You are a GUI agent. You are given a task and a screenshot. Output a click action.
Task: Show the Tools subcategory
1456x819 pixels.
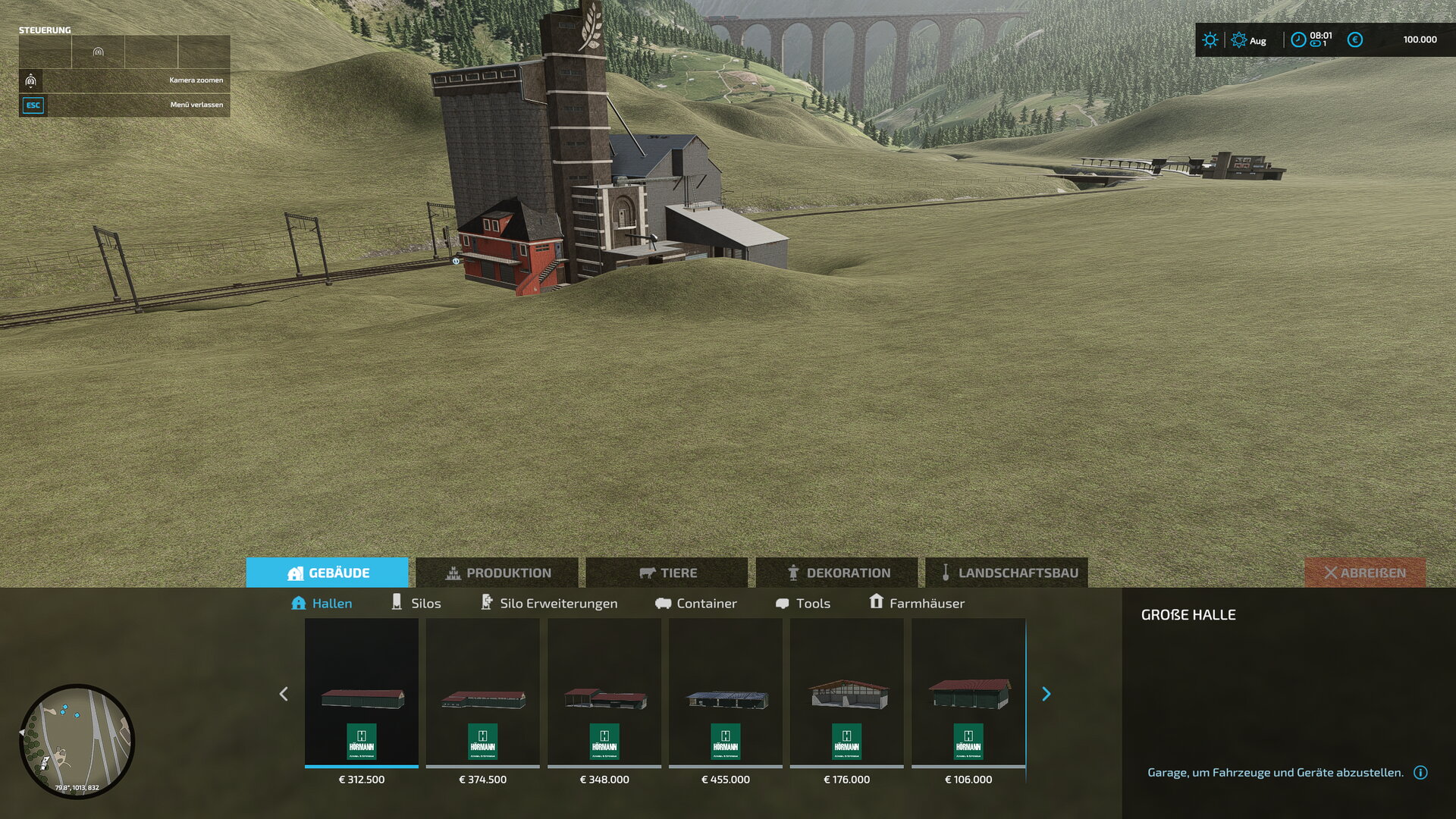[x=803, y=603]
